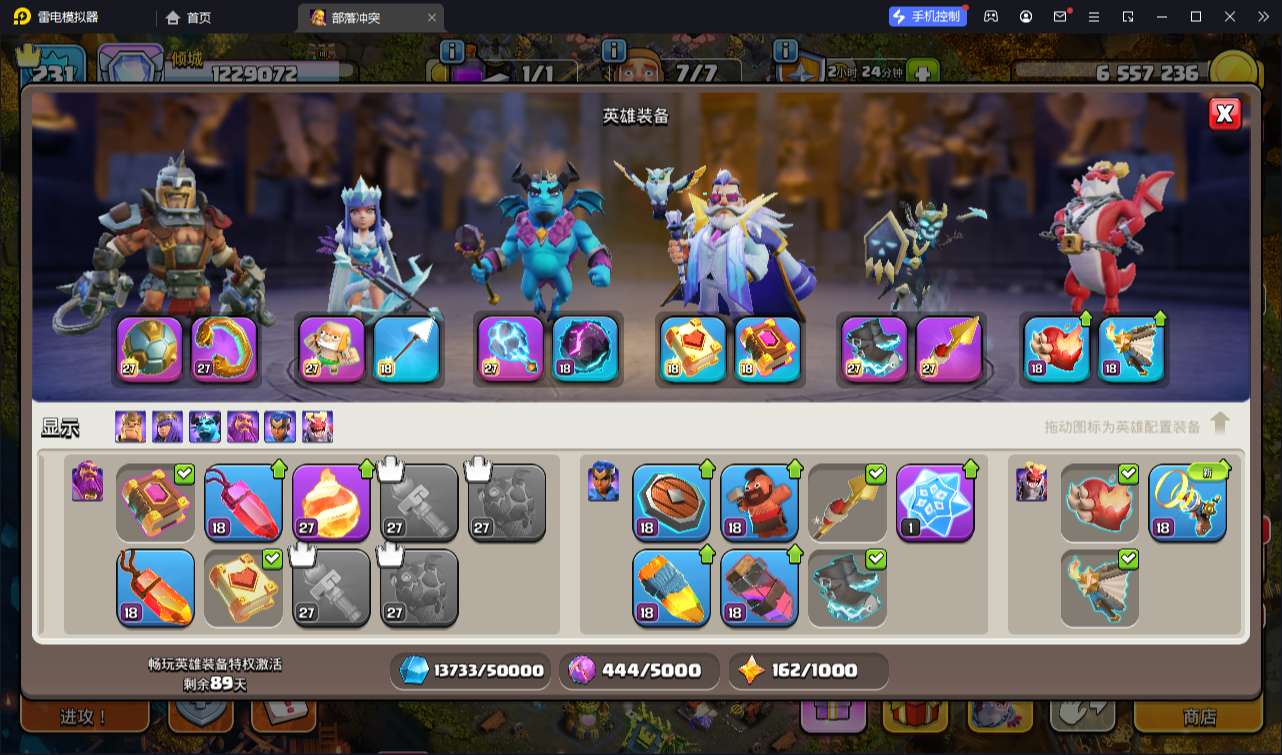1282x755 pixels.
Task: Click the 手机控制 phone control button
Action: pyautogui.click(x=927, y=16)
